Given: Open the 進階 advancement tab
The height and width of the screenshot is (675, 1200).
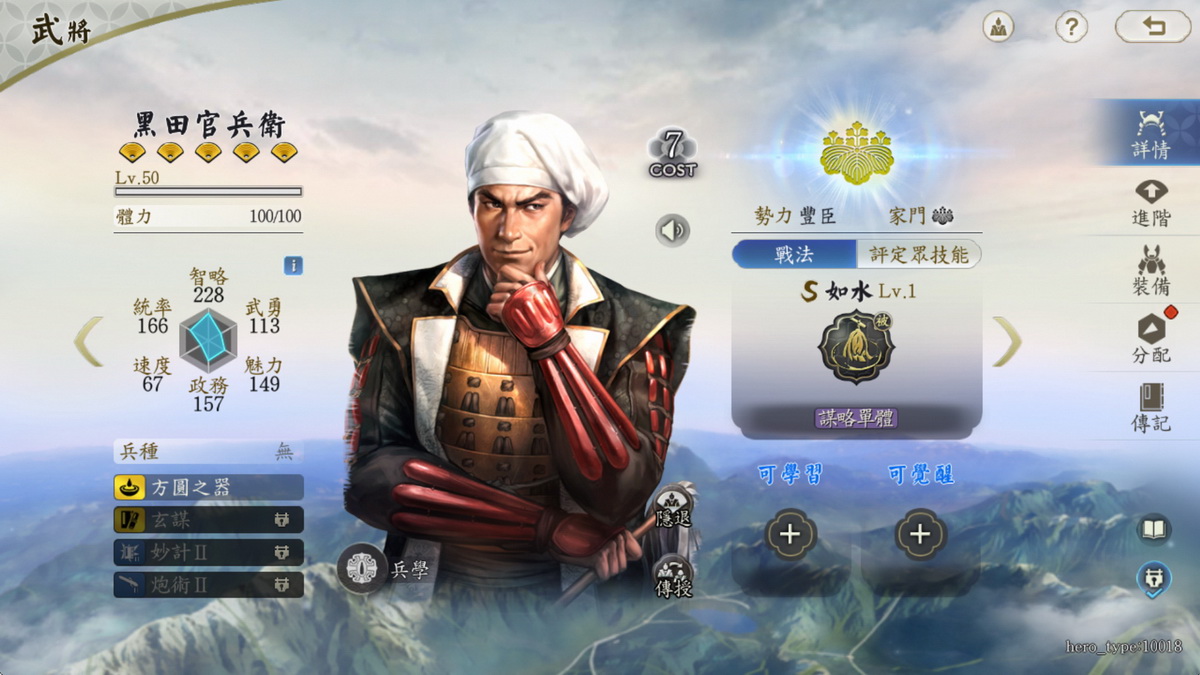Looking at the screenshot, I should [x=1150, y=201].
